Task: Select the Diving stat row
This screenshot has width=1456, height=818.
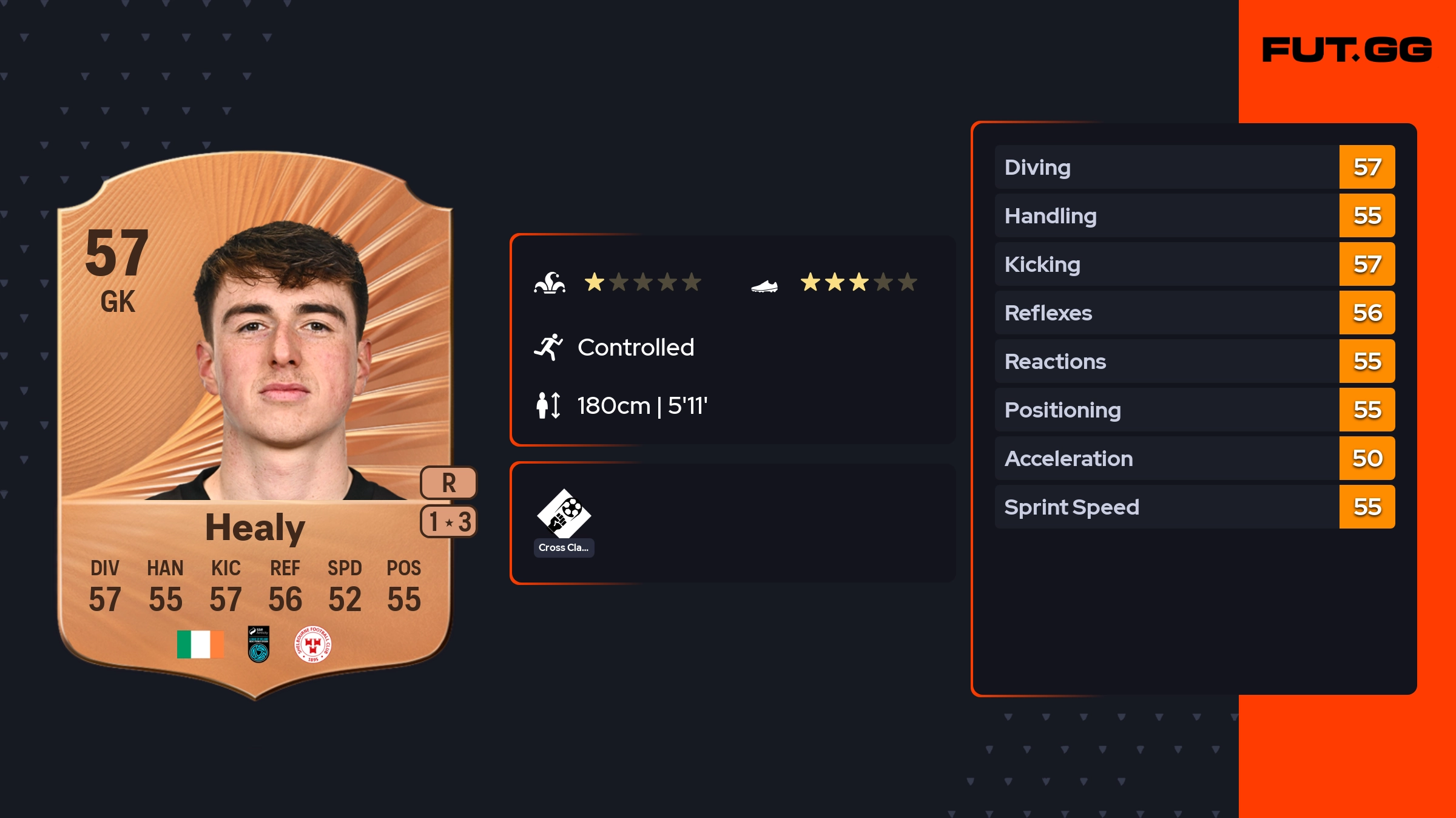Action: coord(1194,167)
